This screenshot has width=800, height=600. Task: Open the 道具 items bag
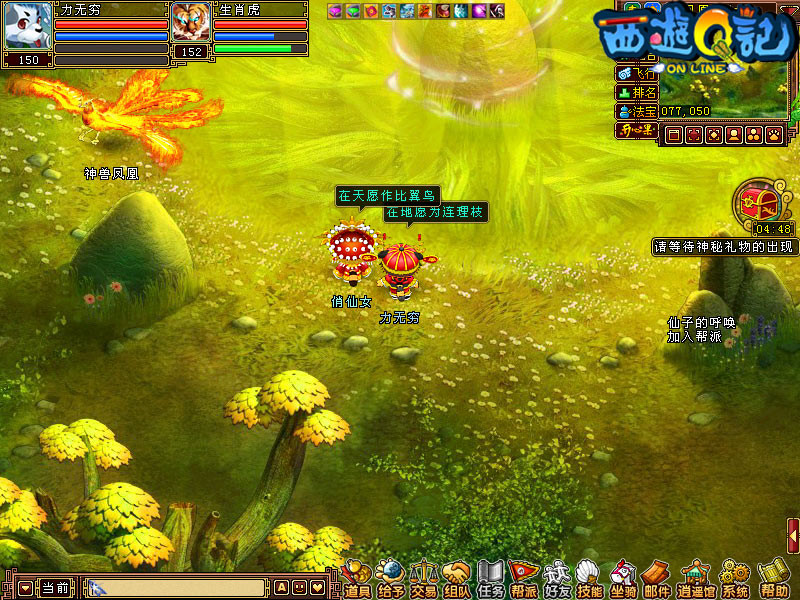pyautogui.click(x=357, y=579)
